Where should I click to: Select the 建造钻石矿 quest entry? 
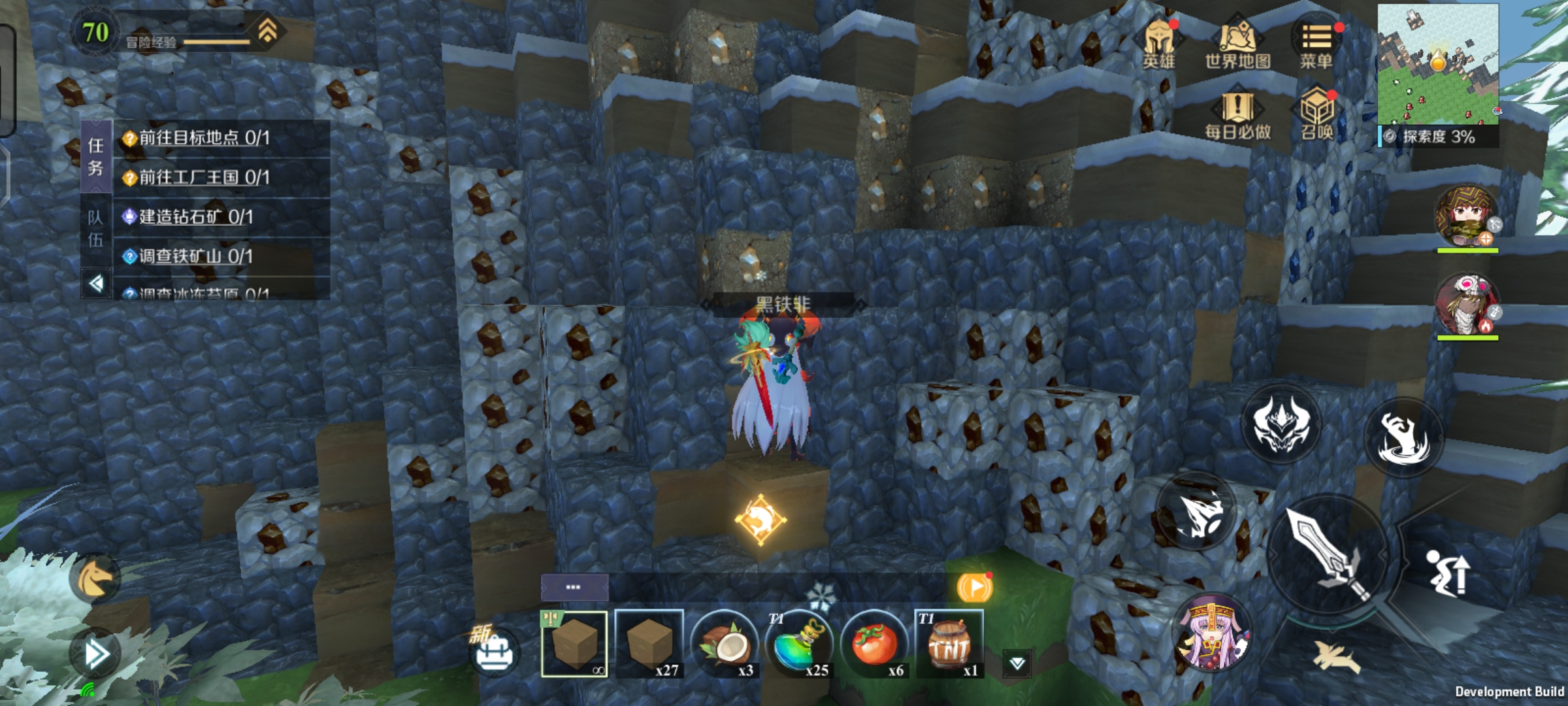point(196,217)
